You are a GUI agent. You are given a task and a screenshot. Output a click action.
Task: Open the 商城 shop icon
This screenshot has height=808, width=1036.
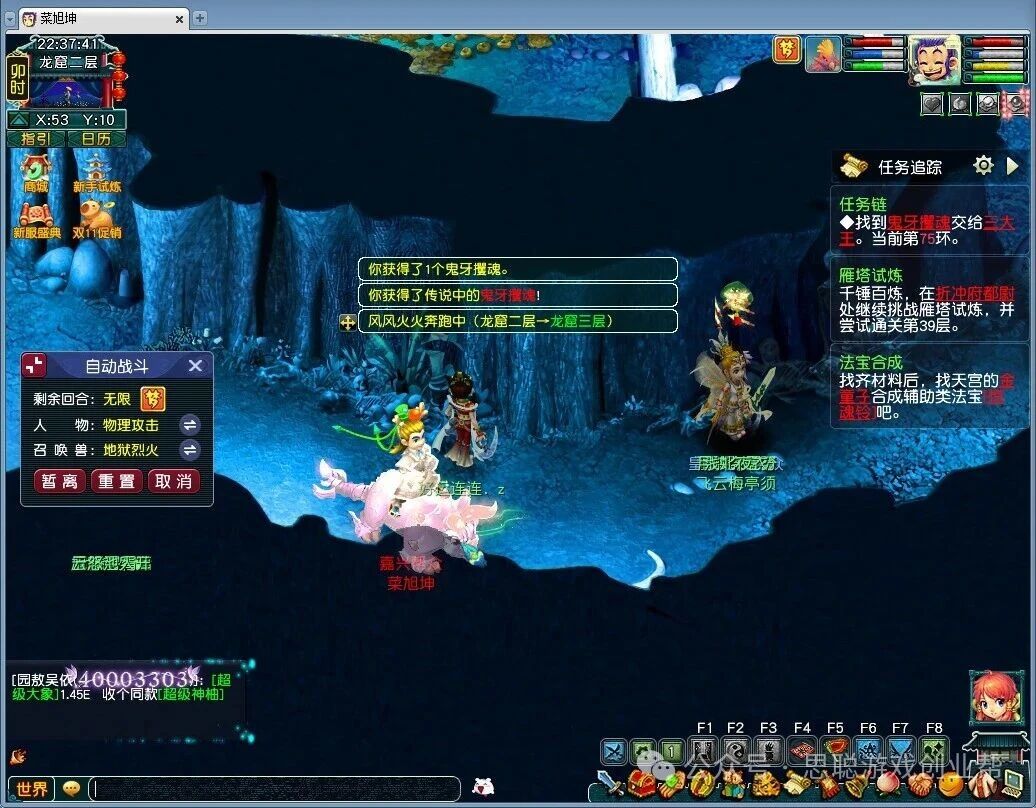point(36,170)
